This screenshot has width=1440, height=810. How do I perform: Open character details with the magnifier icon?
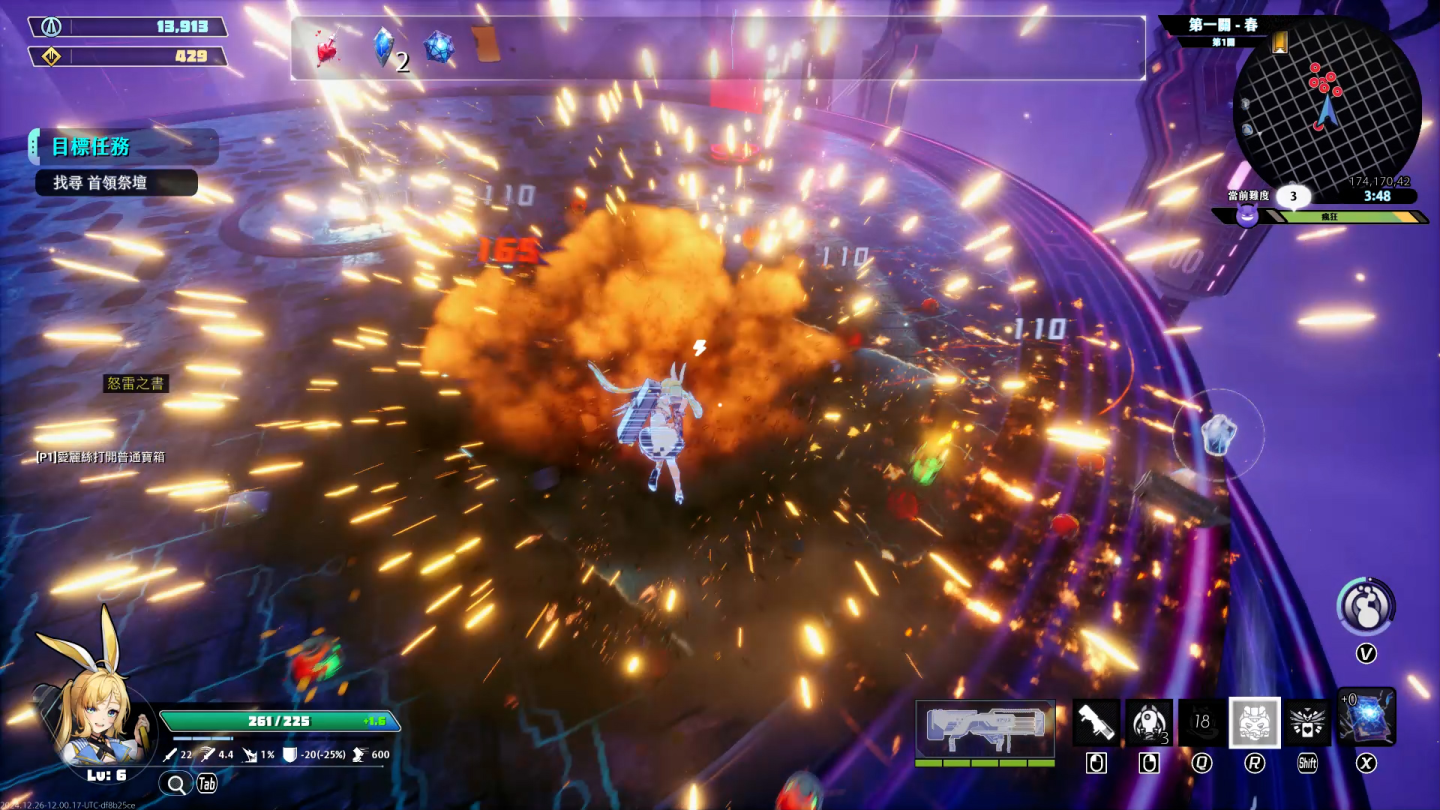coord(176,783)
